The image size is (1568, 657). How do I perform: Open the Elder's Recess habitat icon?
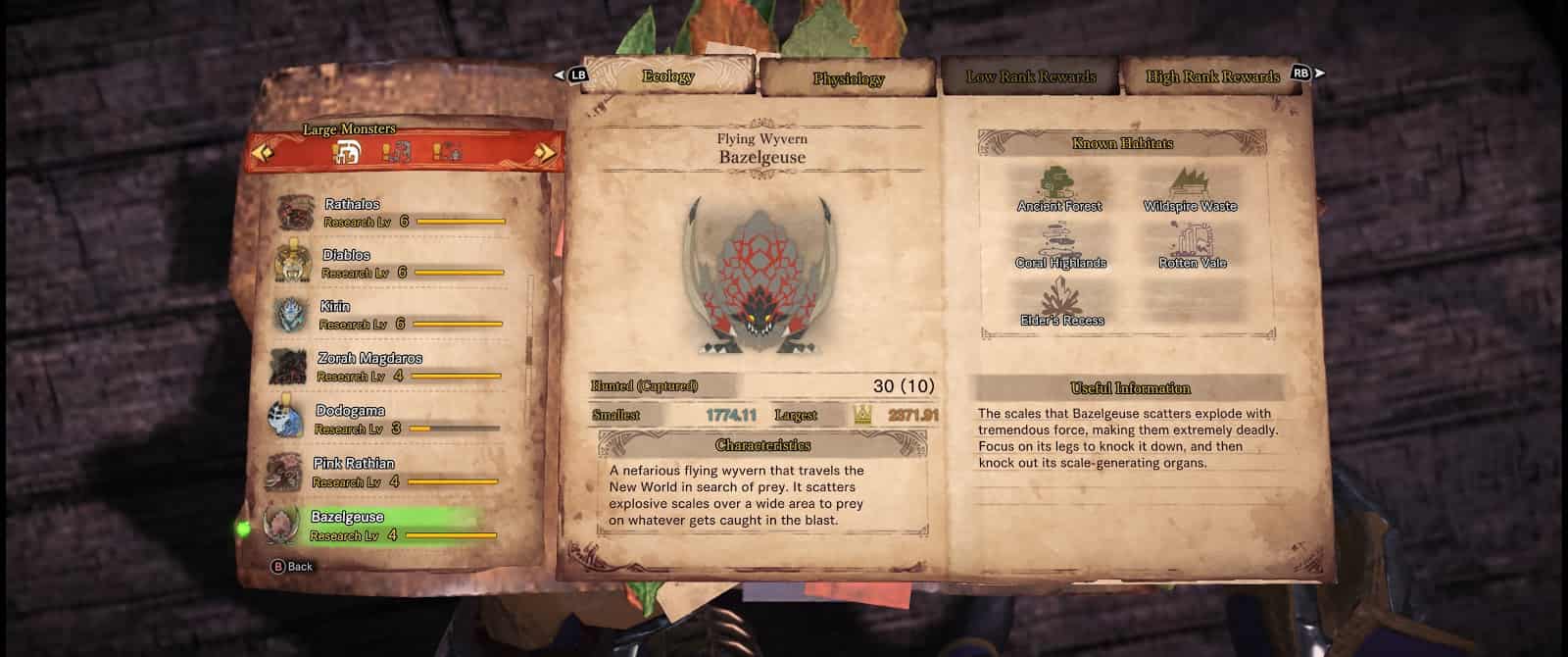[1061, 301]
